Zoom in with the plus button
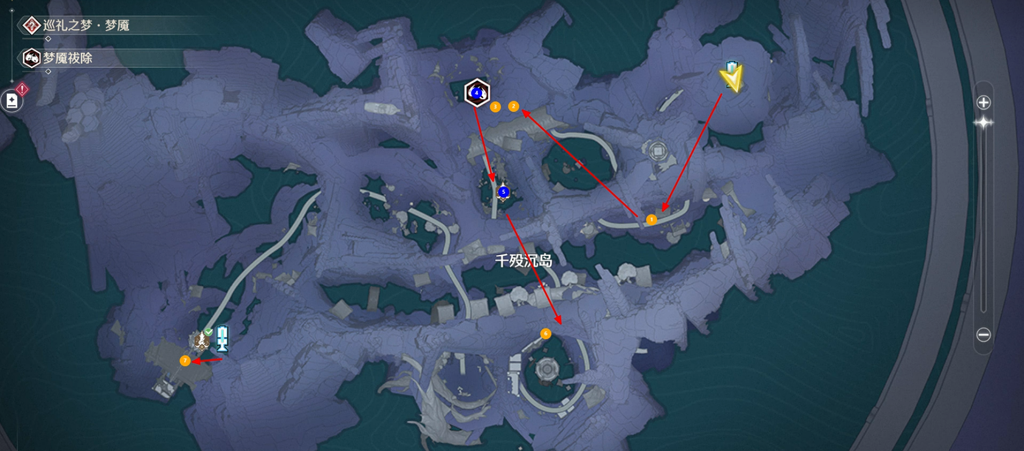 [983, 102]
